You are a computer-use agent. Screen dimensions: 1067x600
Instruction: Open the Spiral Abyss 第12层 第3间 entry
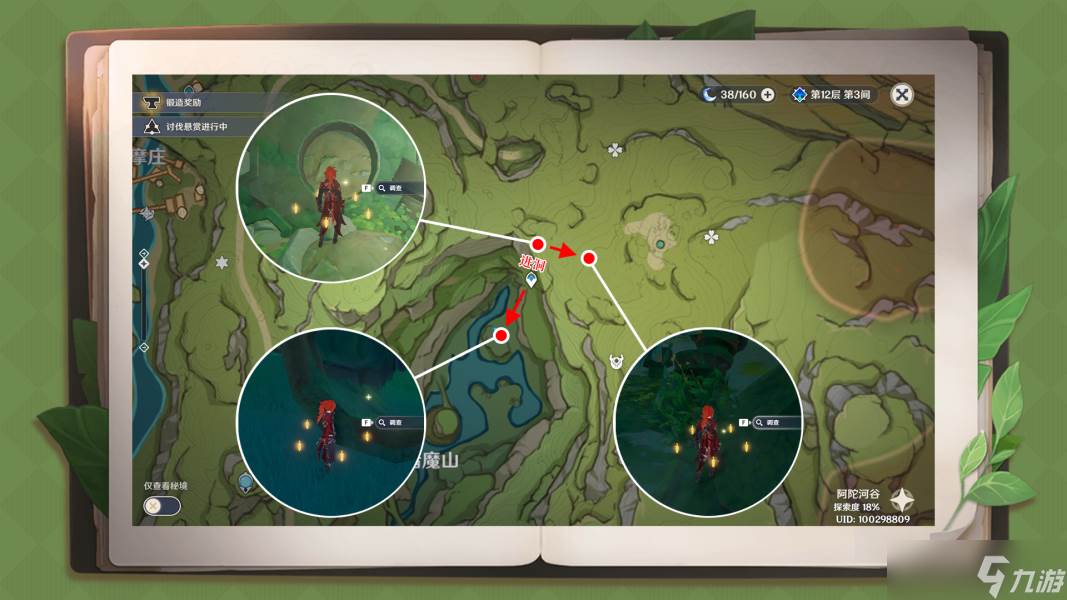pos(832,95)
